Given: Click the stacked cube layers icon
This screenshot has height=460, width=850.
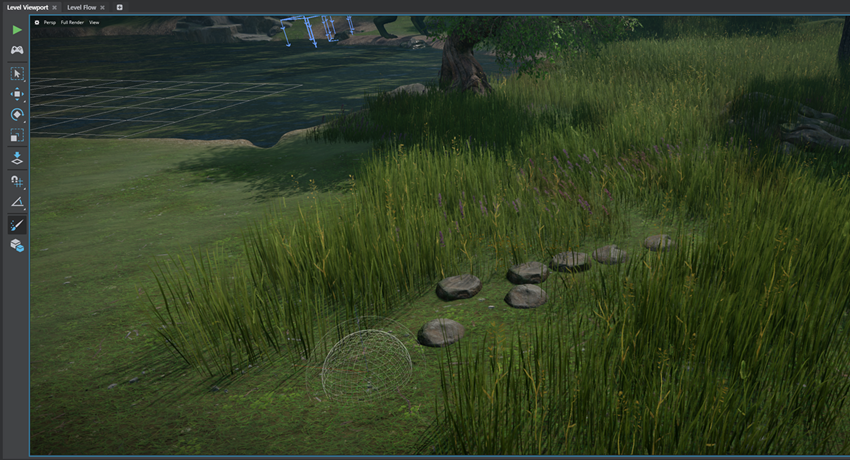Looking at the screenshot, I should [17, 245].
